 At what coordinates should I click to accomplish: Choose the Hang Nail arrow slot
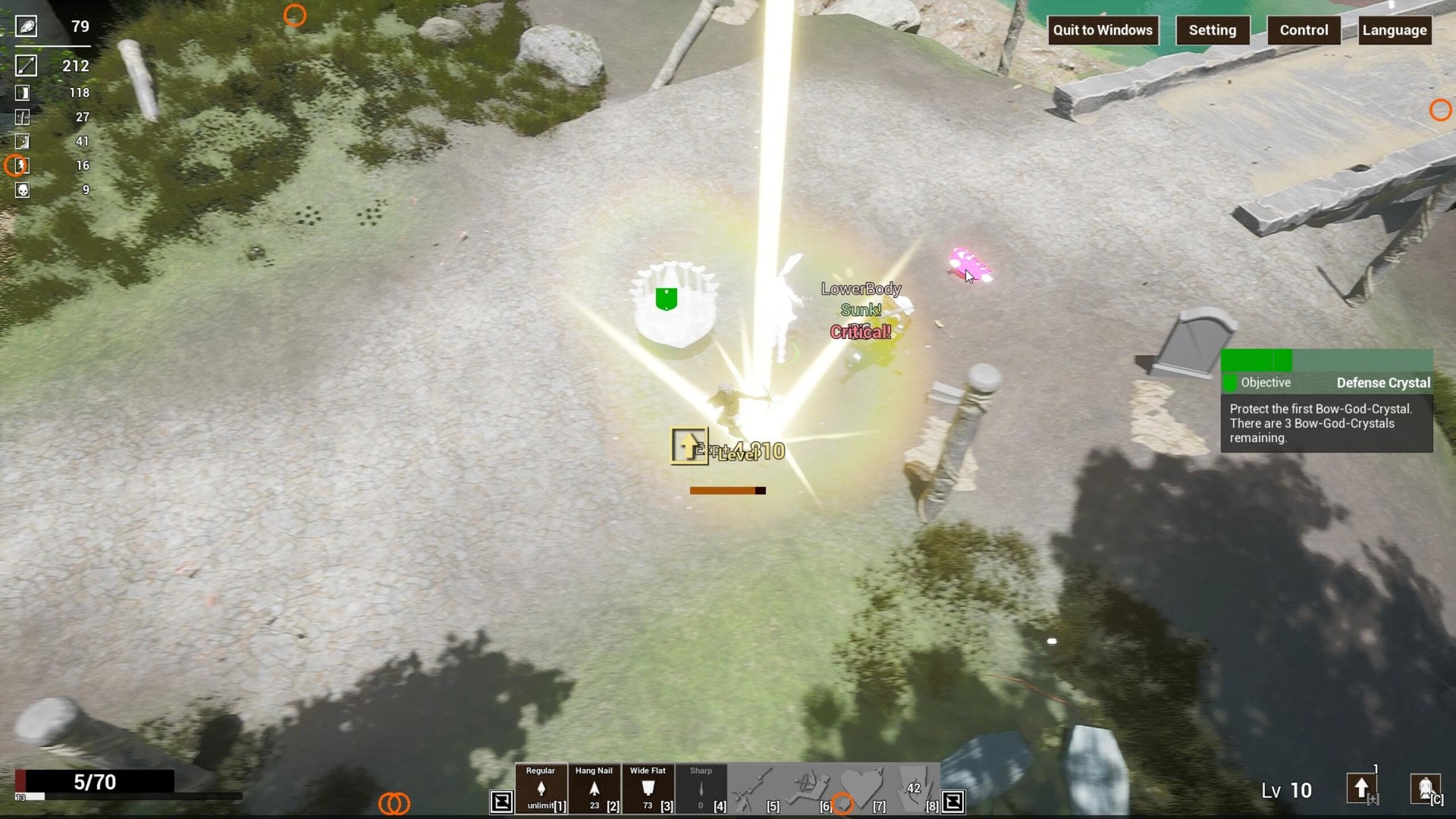tap(594, 789)
